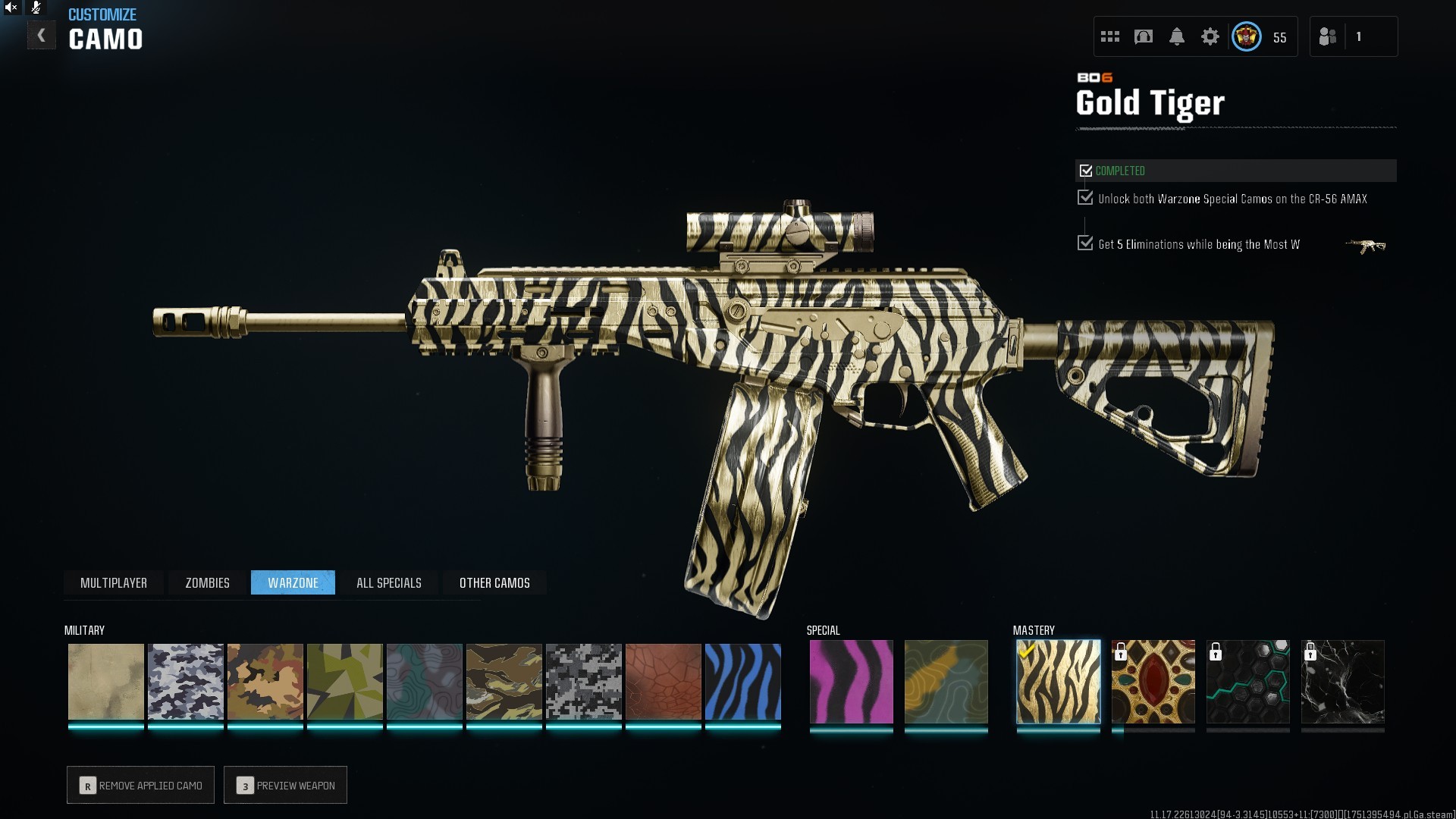The image size is (1456, 819).
Task: Pick the orange cracked scale camo
Action: [x=663, y=682]
